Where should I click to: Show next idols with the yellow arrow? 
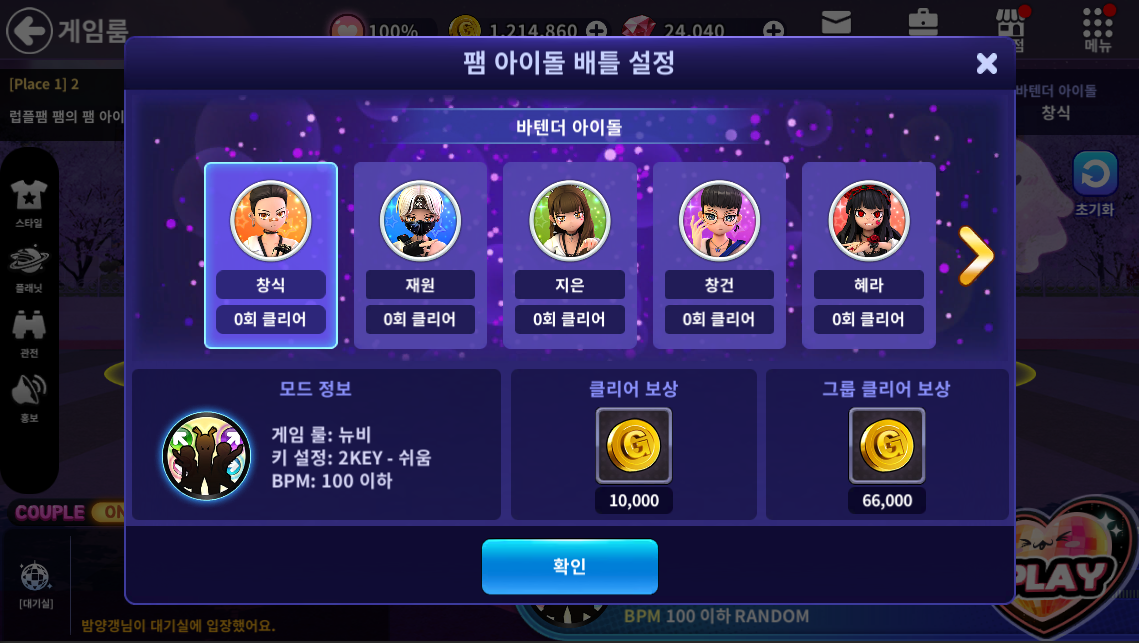975,256
